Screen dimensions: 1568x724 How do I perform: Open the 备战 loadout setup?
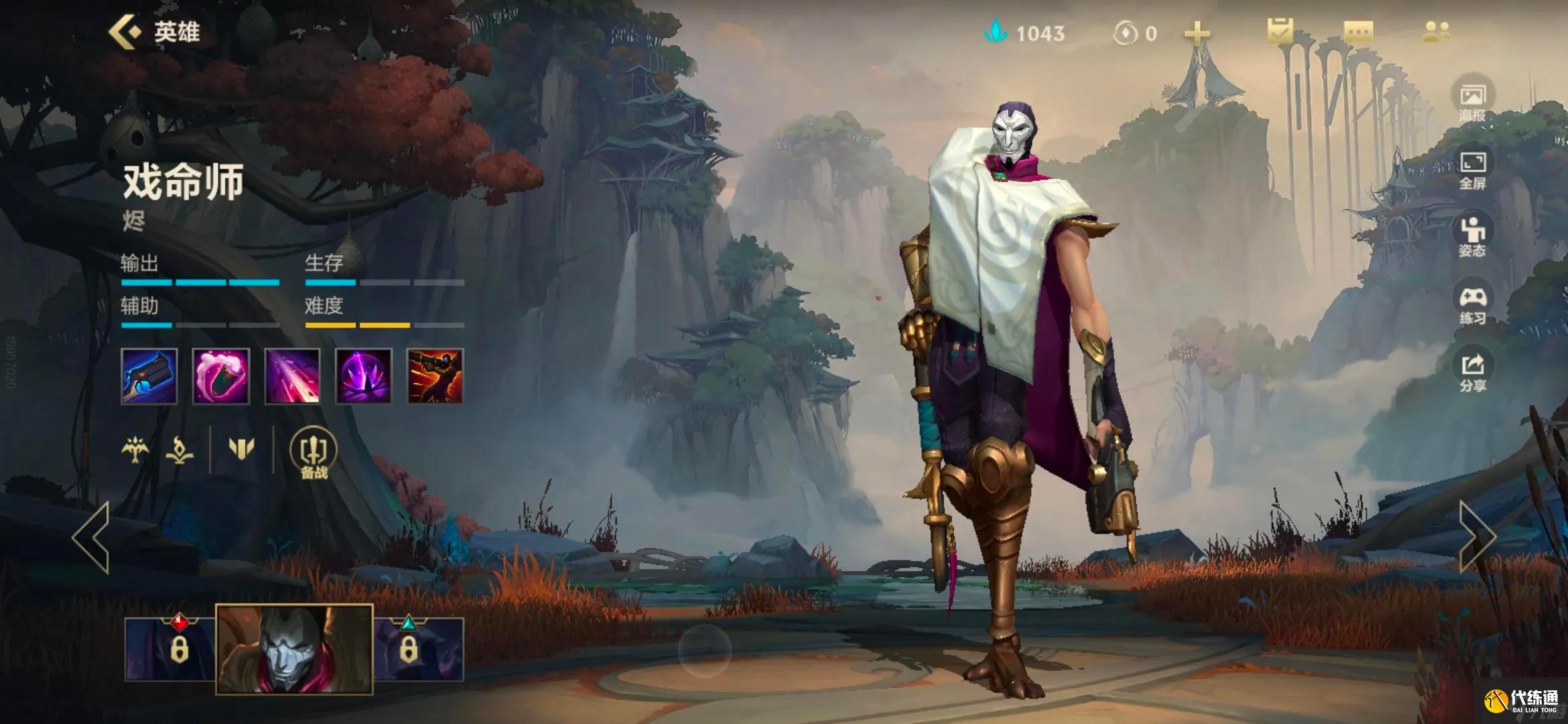point(313,454)
